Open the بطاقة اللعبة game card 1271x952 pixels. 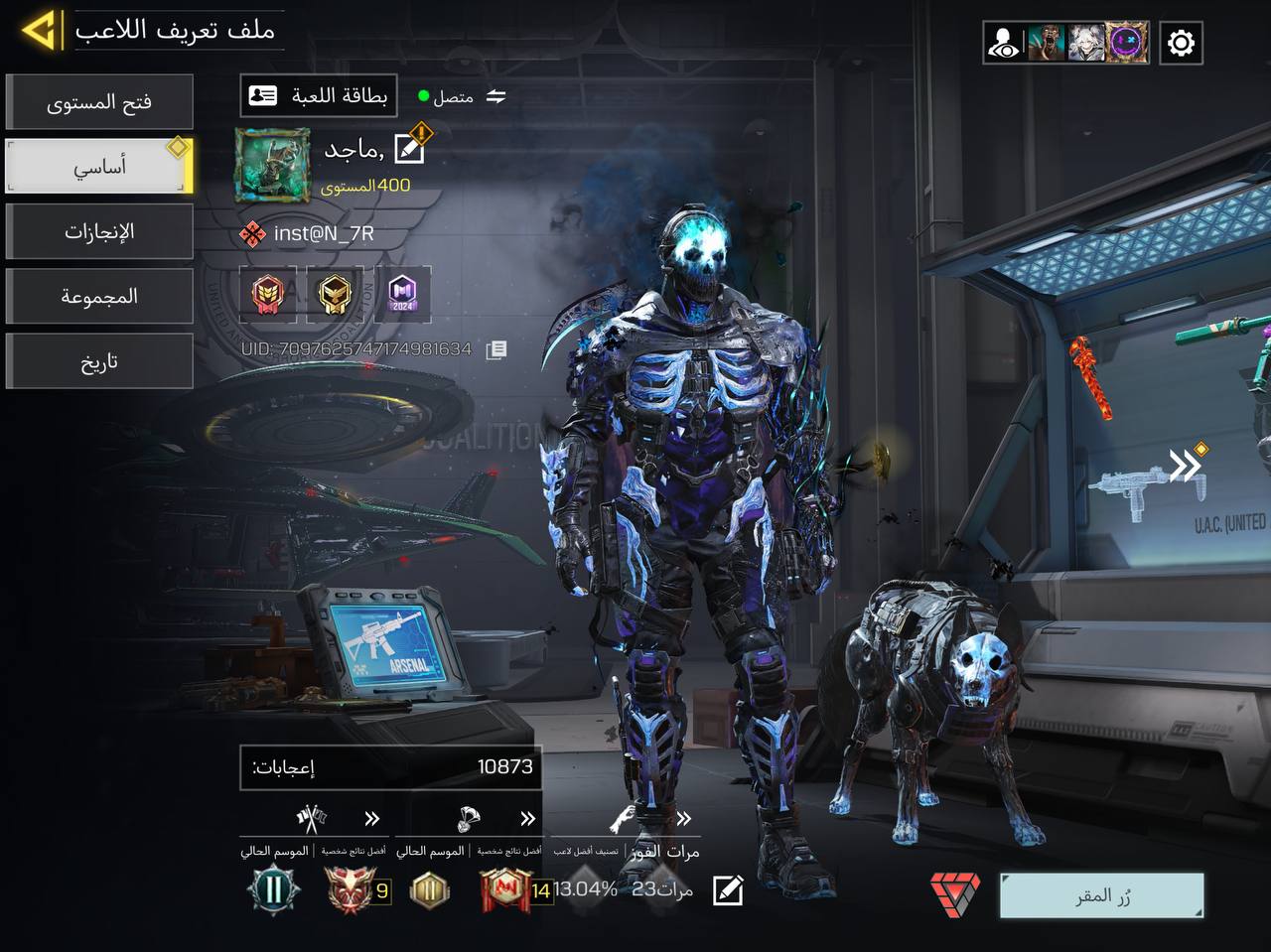click(319, 96)
